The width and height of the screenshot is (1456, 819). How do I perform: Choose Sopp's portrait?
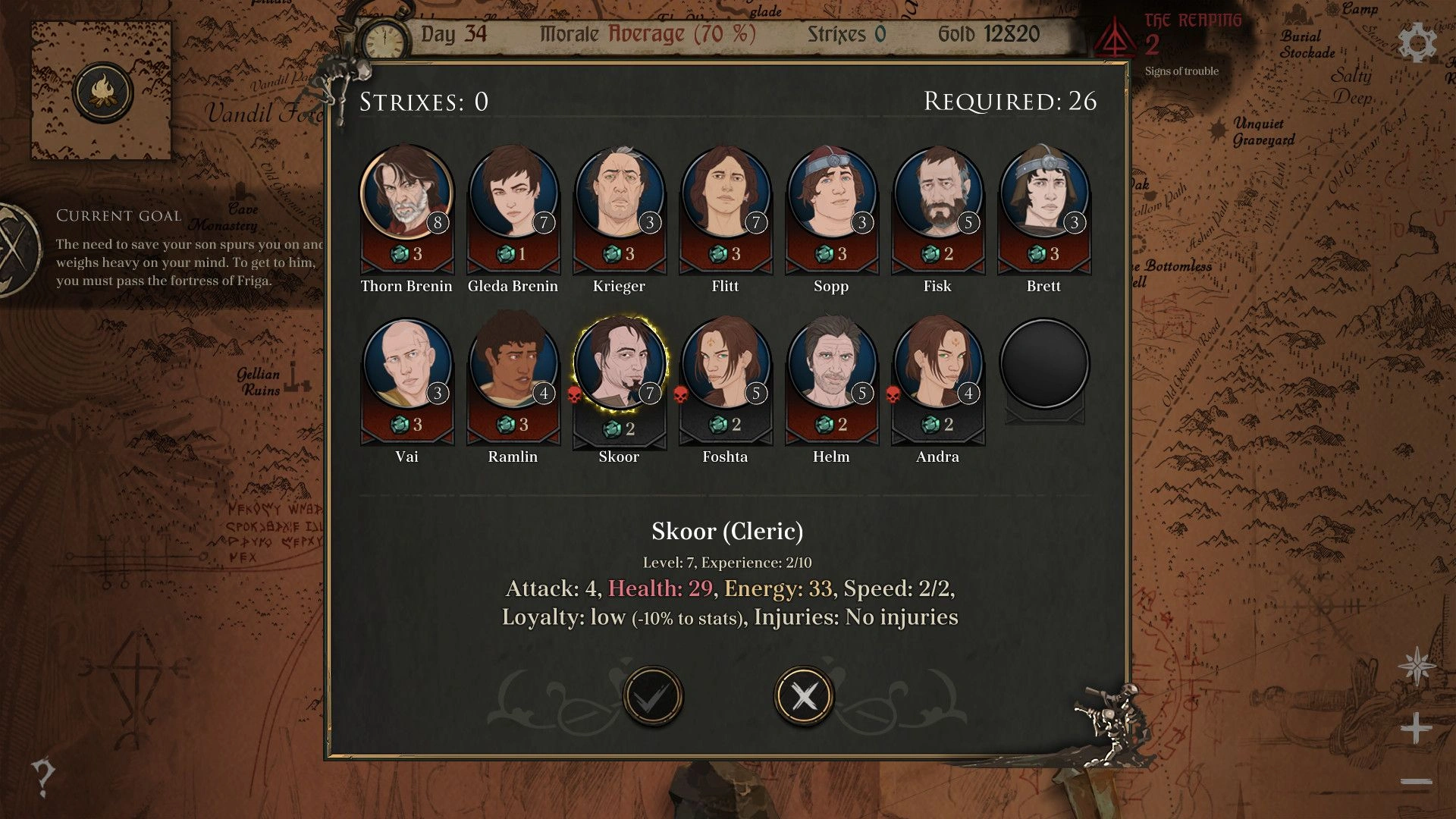[x=832, y=193]
